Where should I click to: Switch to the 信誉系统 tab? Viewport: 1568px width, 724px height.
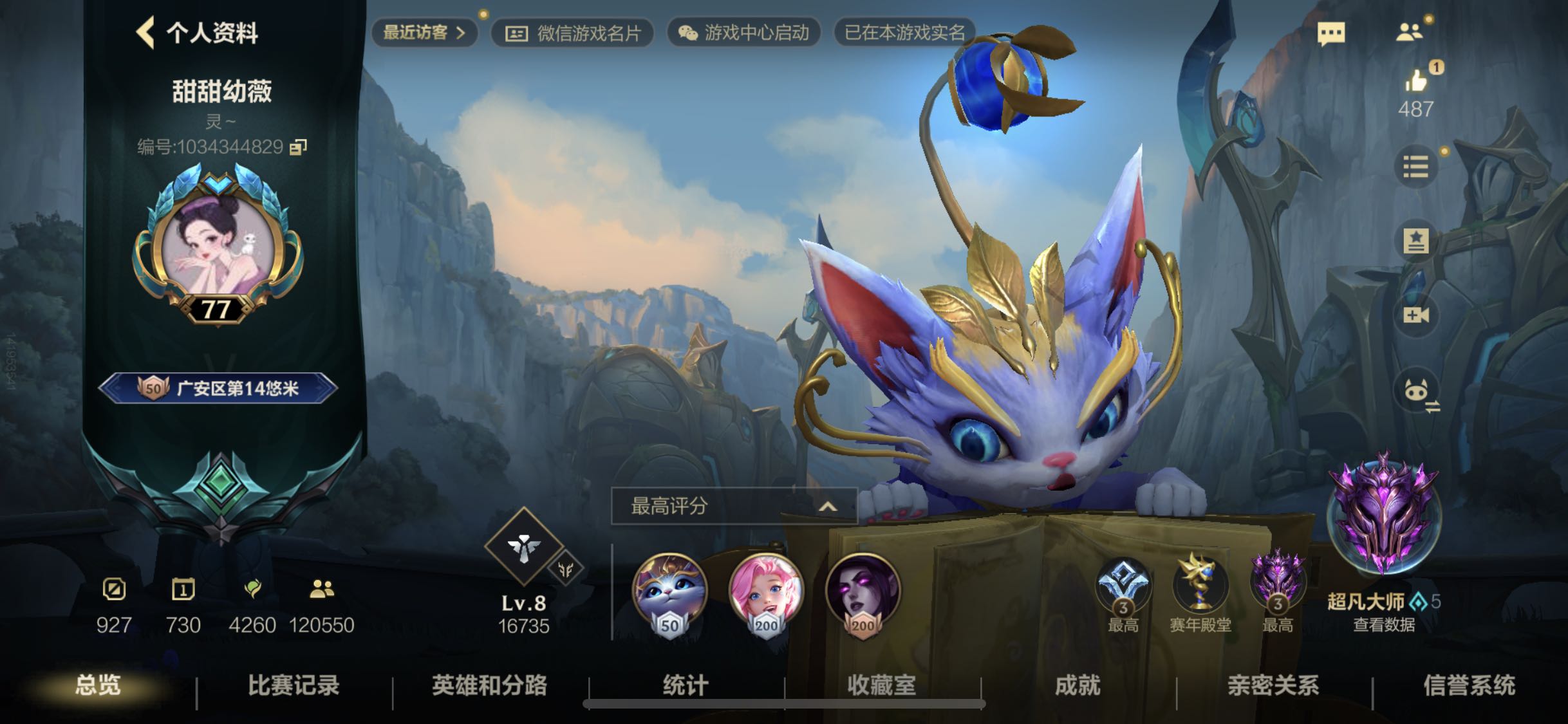pos(1469,685)
